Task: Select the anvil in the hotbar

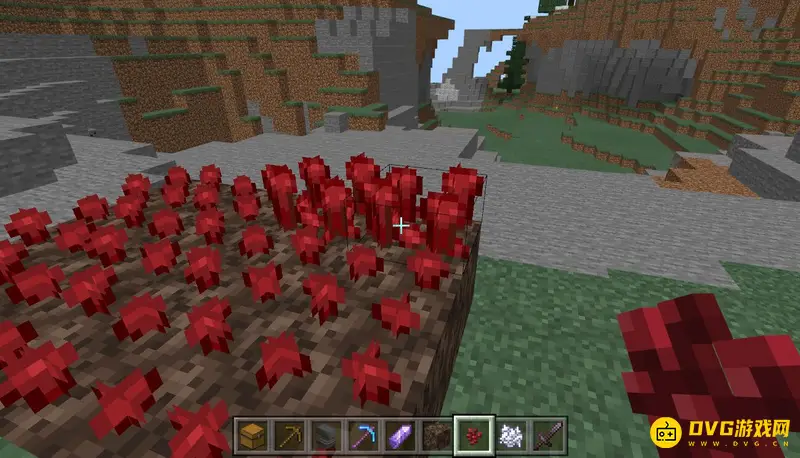Action: point(325,436)
